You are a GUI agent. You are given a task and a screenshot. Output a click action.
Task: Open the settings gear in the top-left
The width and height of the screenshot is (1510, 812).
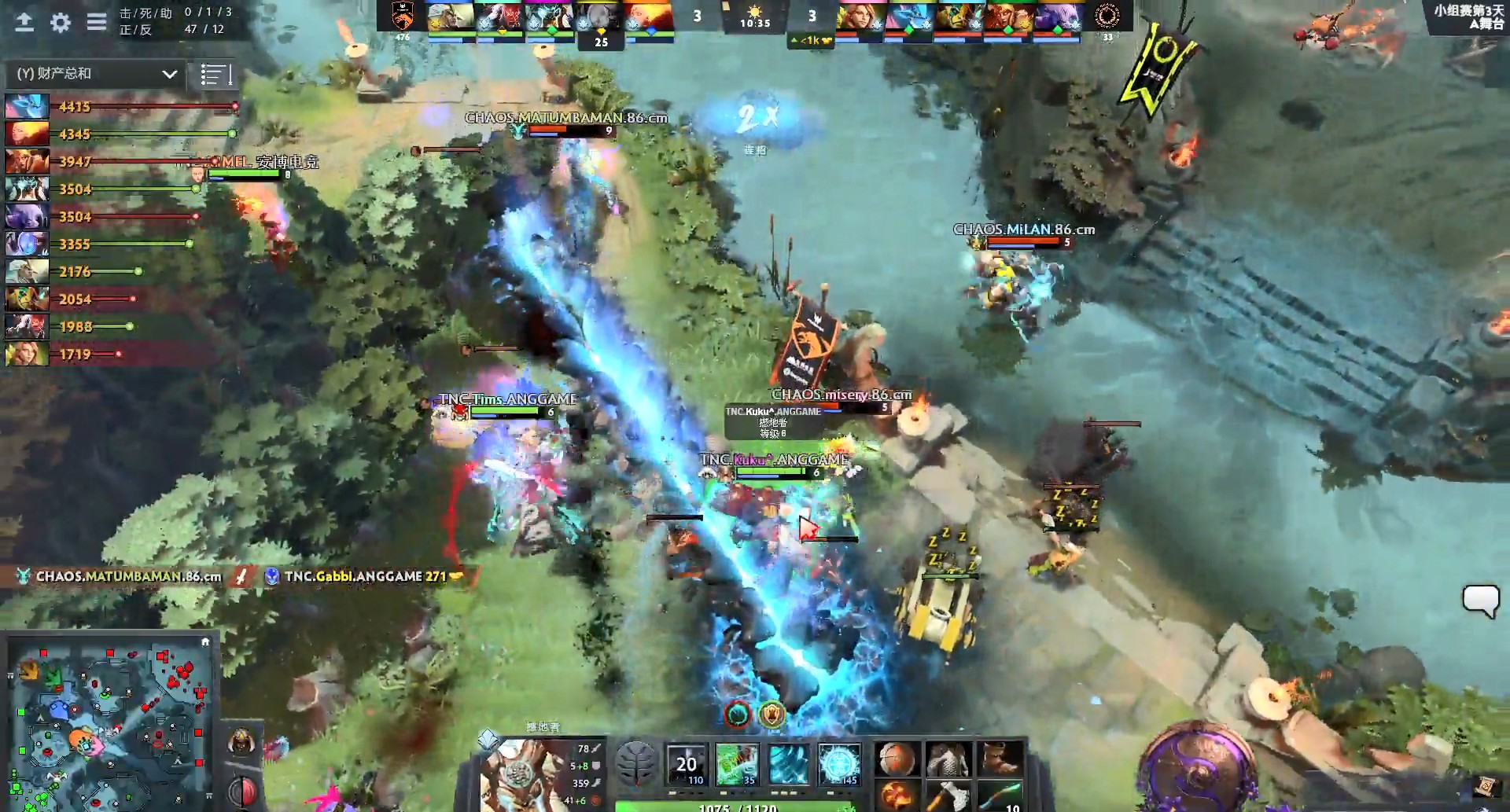[x=60, y=23]
